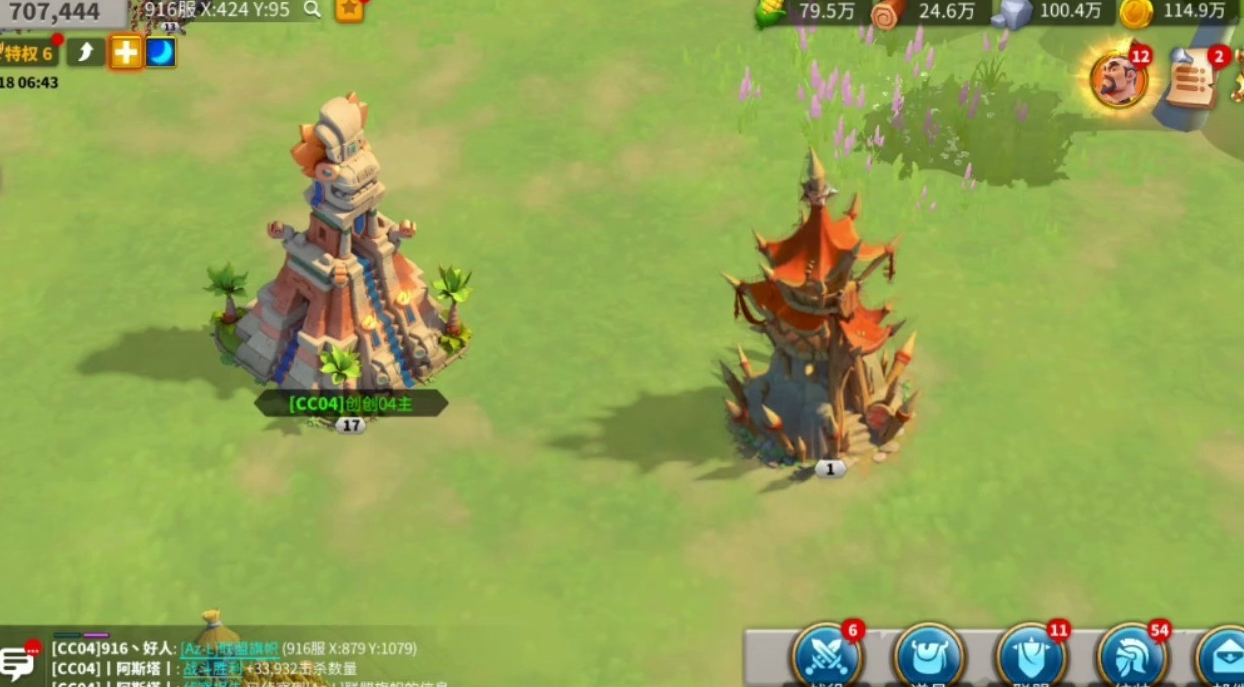
Task: Open the items bag button
Action: point(929,657)
